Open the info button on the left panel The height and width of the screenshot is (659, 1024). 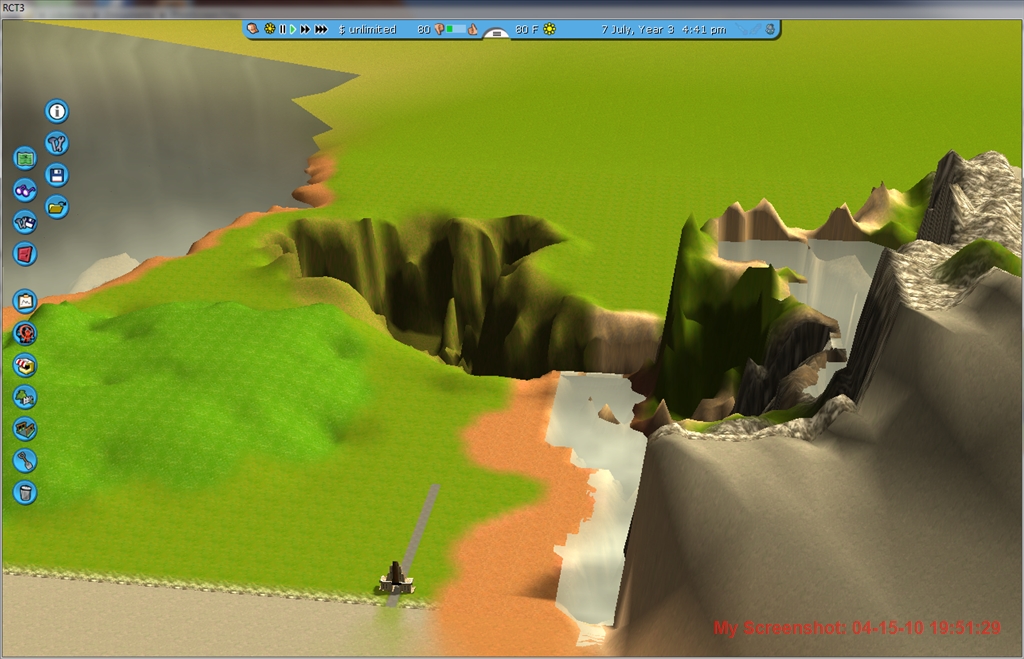point(57,111)
